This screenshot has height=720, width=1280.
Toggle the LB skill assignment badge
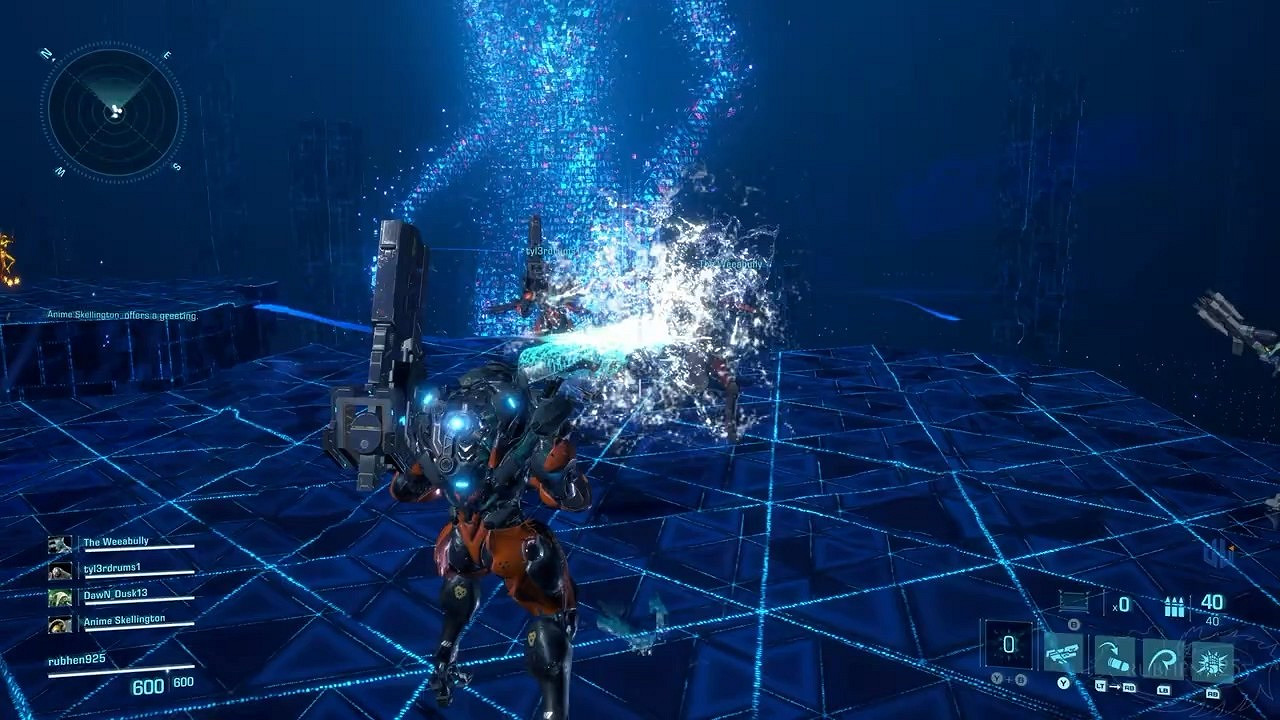[1164, 688]
